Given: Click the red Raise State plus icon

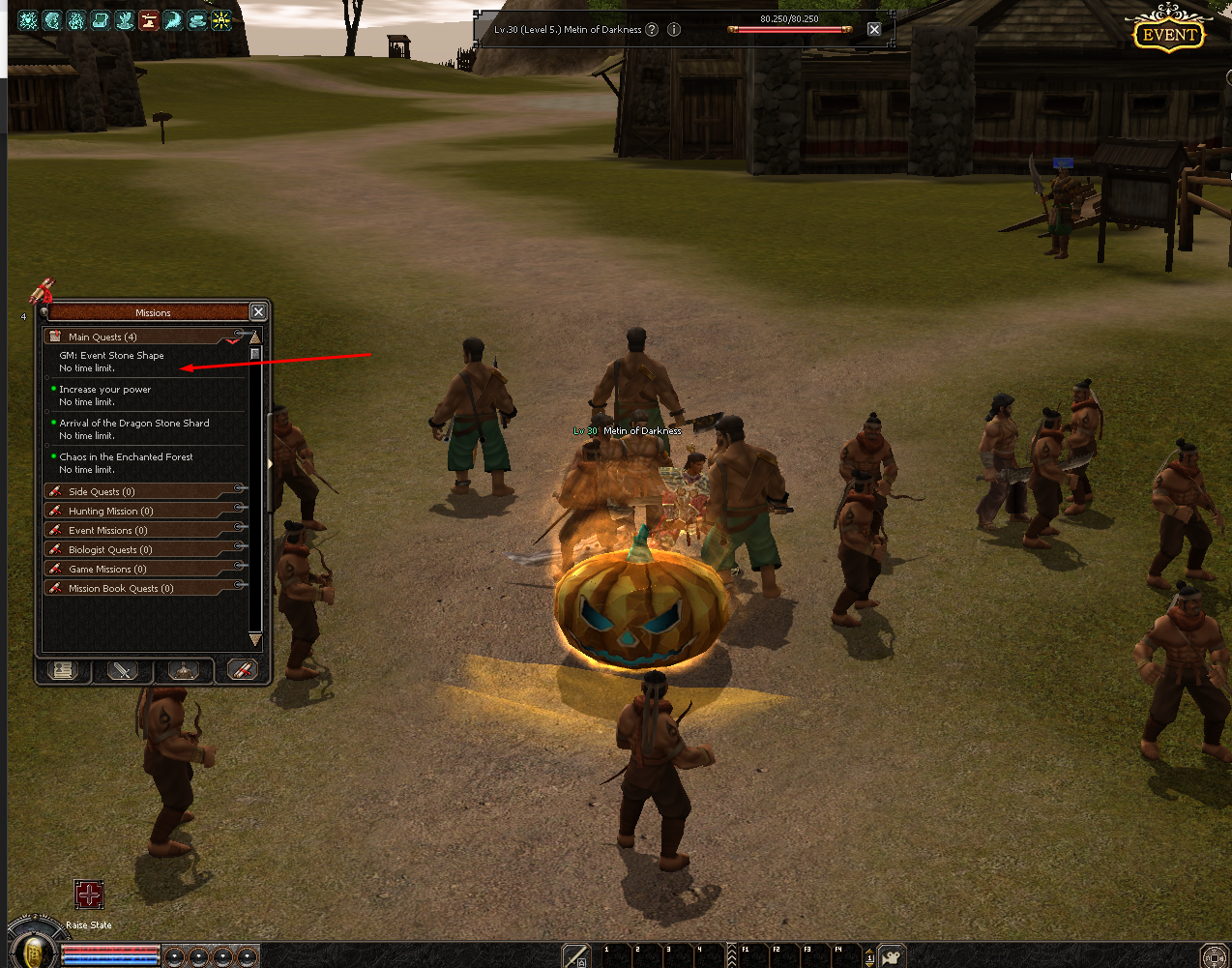Looking at the screenshot, I should [89, 895].
